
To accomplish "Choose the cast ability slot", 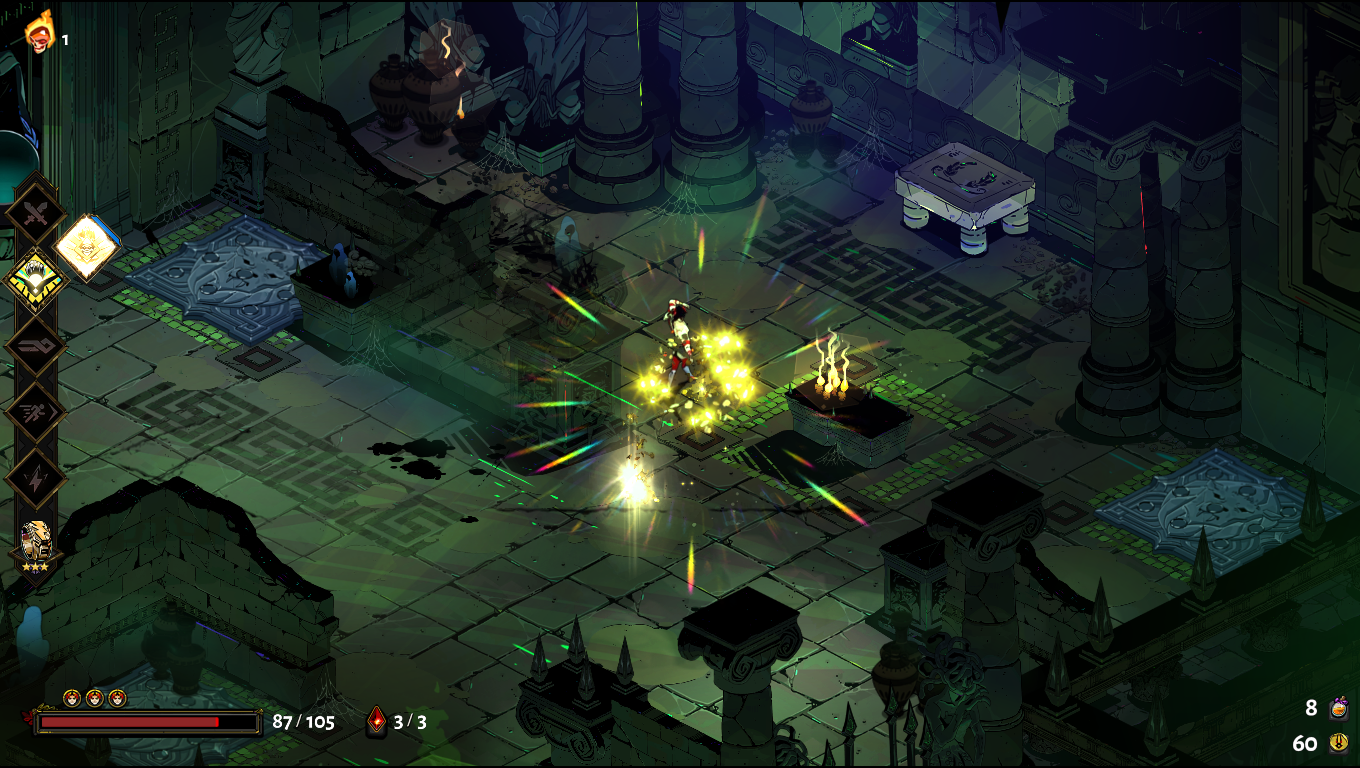I will coord(35,346).
